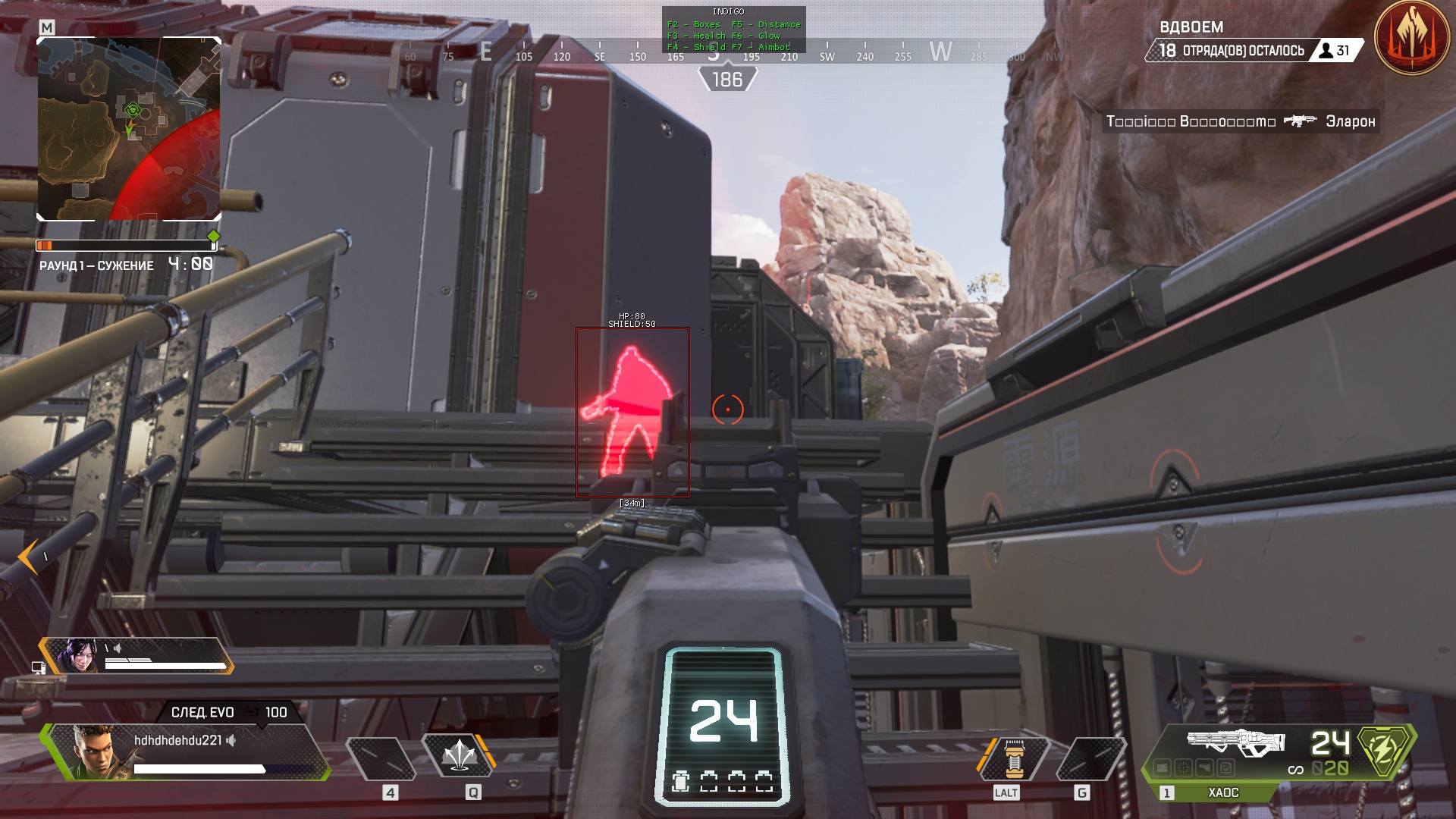Screen dimensions: 1456x819
Task: Click the green energy ammo lightning icon
Action: (x=1383, y=751)
